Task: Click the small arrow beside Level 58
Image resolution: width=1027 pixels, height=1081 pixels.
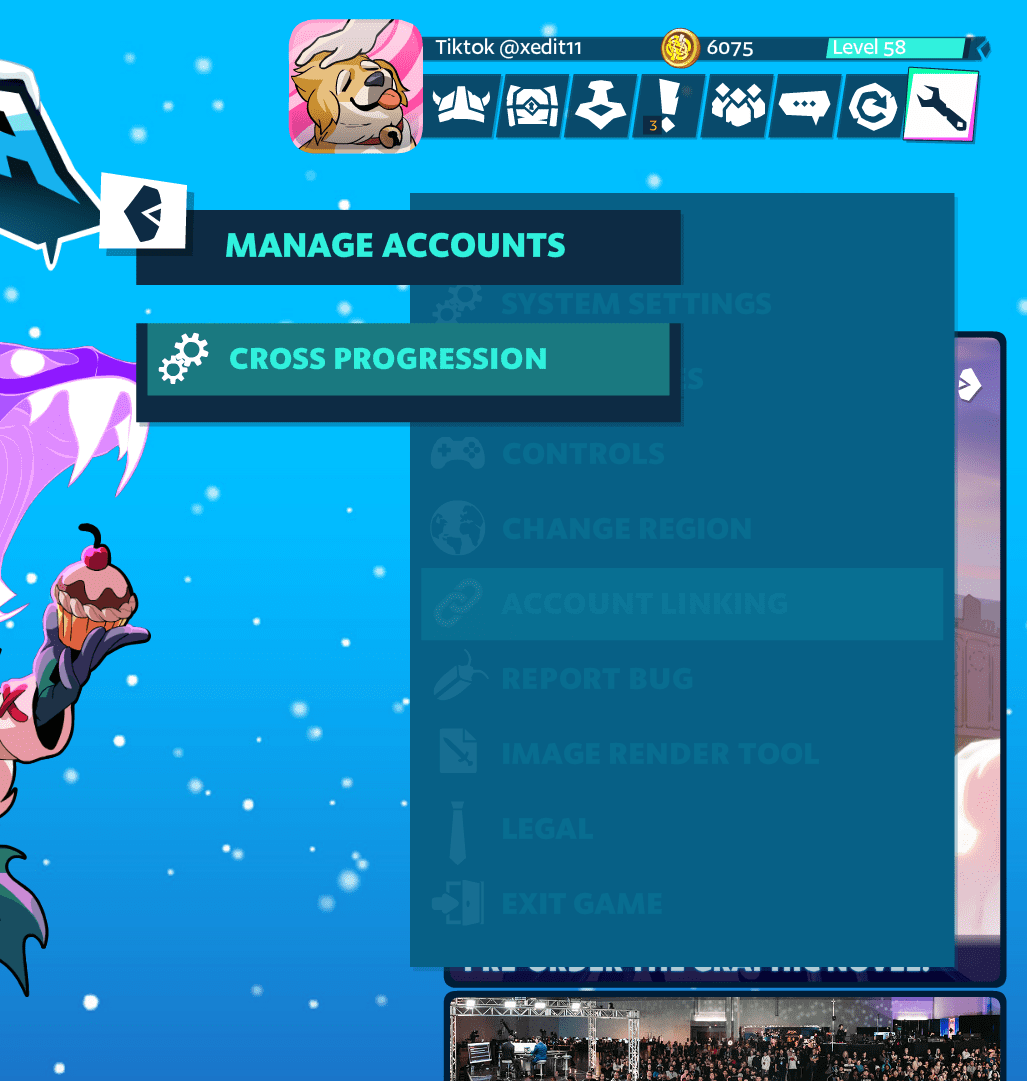Action: [x=982, y=47]
